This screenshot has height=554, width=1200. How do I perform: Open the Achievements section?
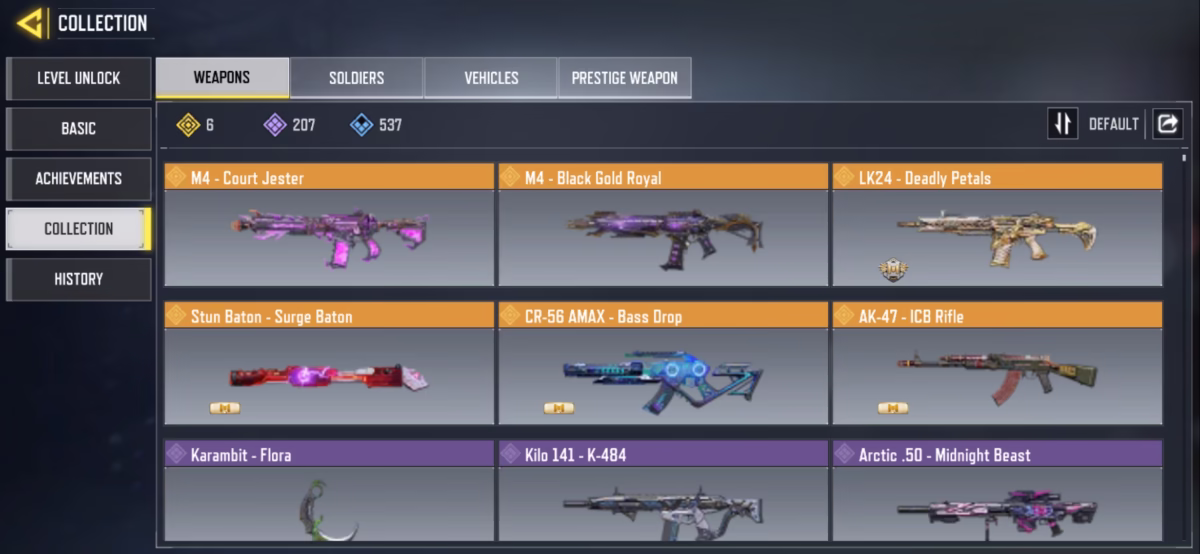pos(79,178)
